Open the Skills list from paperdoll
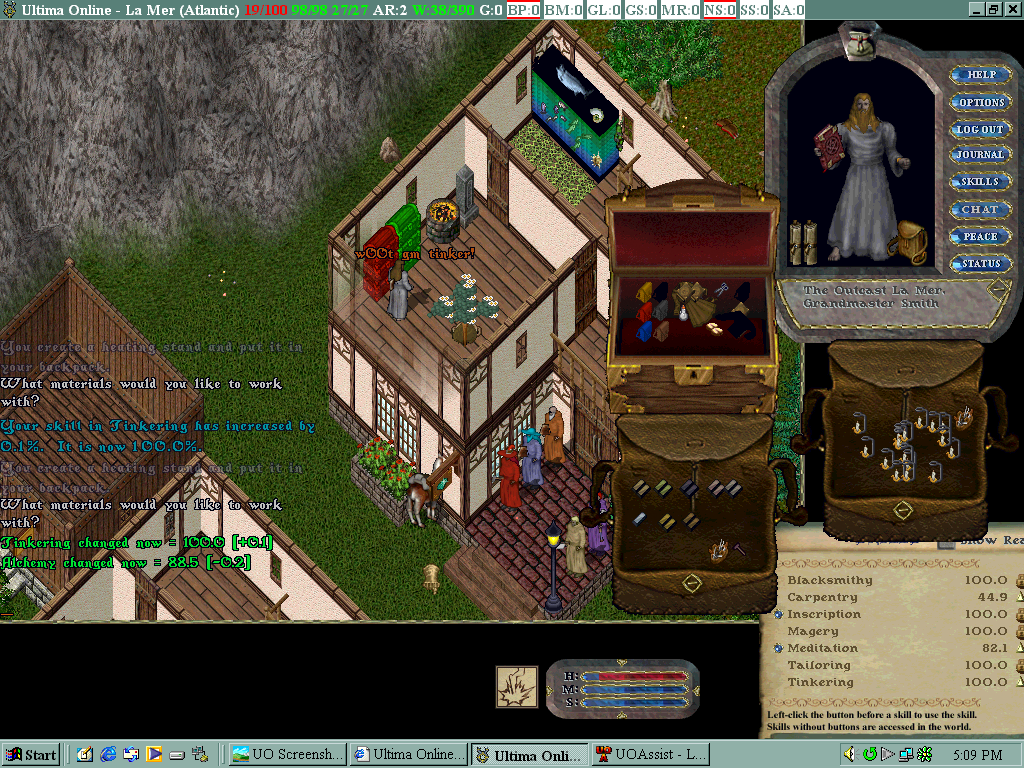This screenshot has width=1024, height=768. point(980,182)
